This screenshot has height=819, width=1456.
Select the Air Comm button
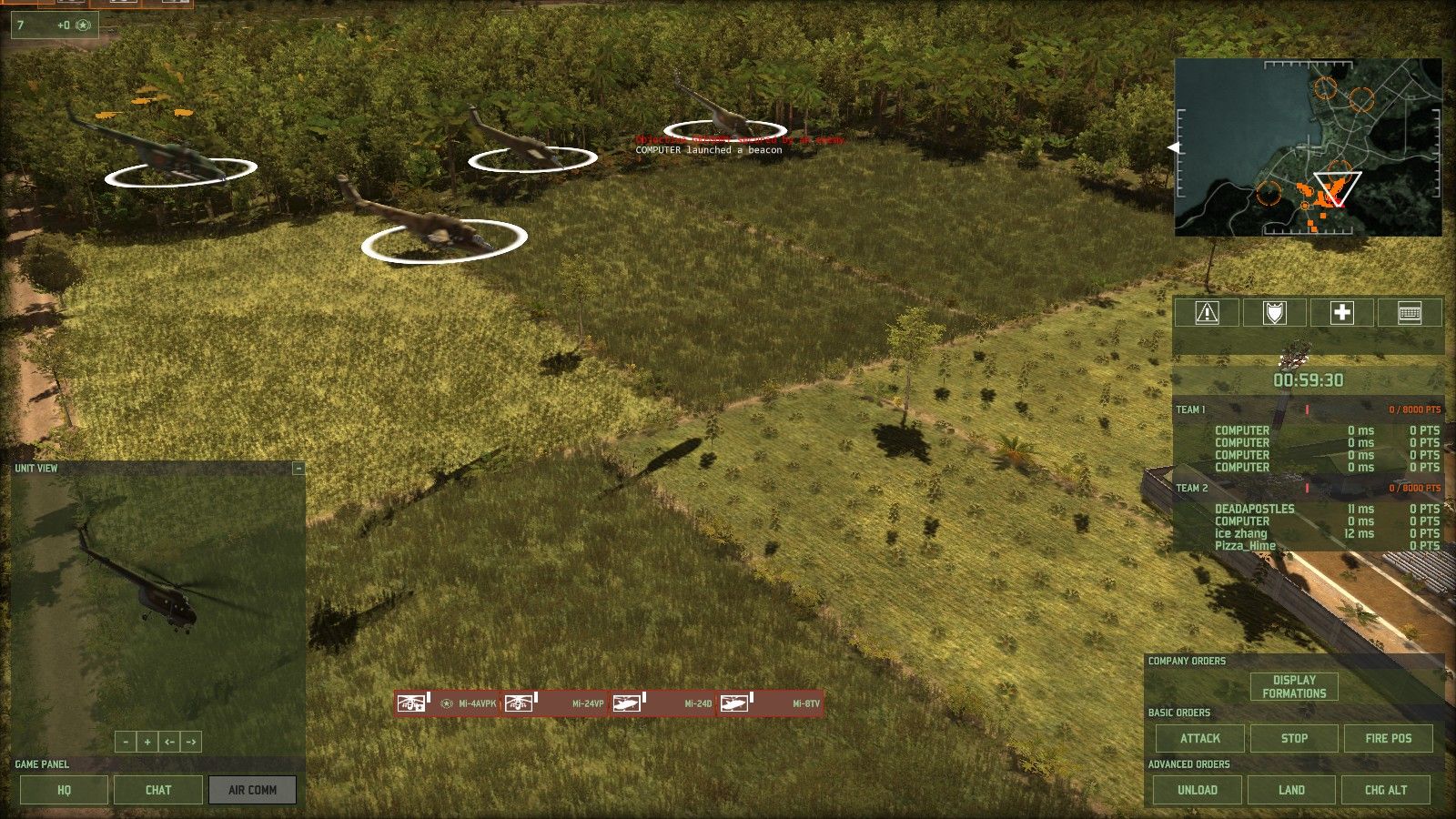252,790
